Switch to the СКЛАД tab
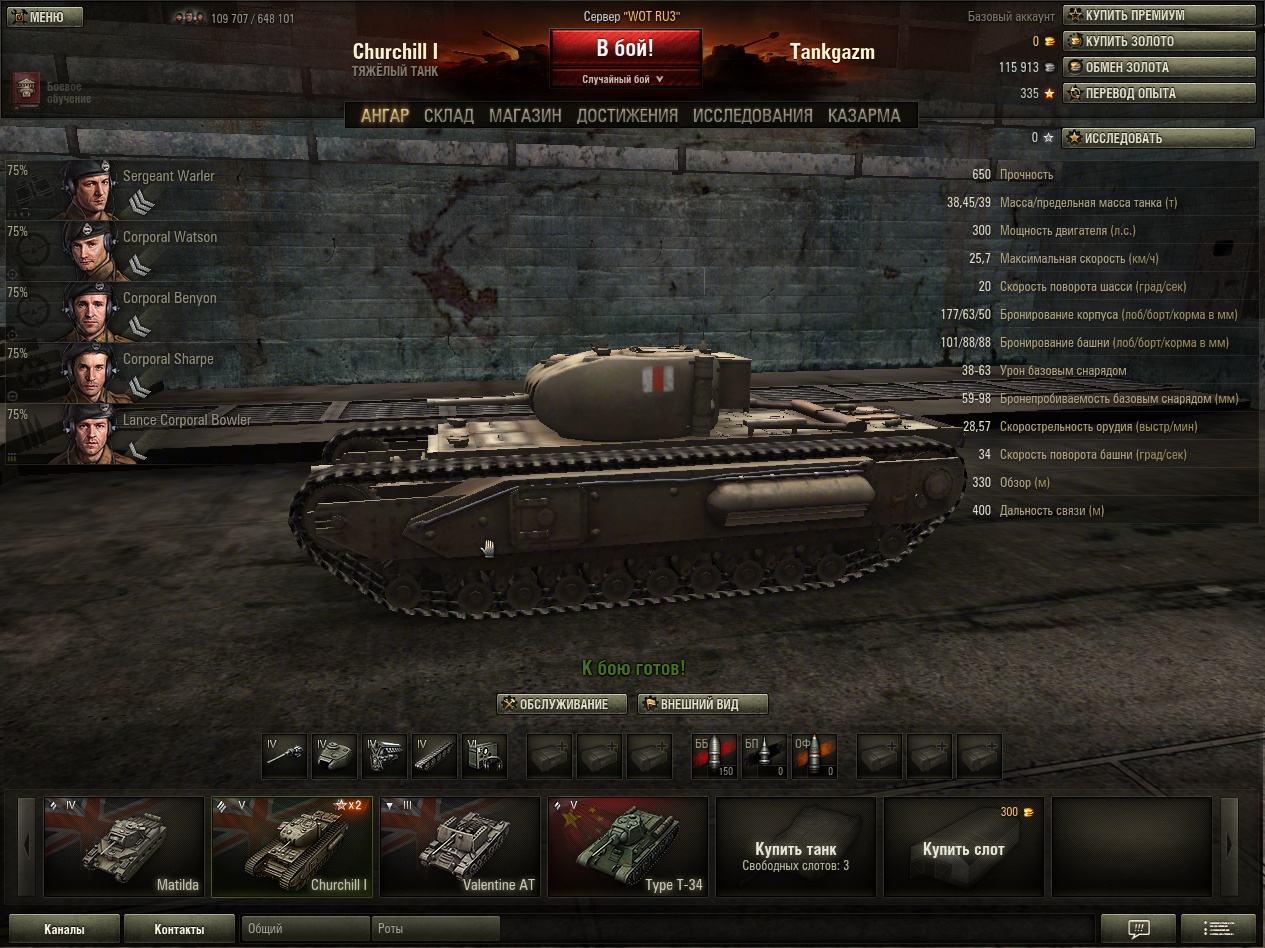1265x948 pixels. 449,115
